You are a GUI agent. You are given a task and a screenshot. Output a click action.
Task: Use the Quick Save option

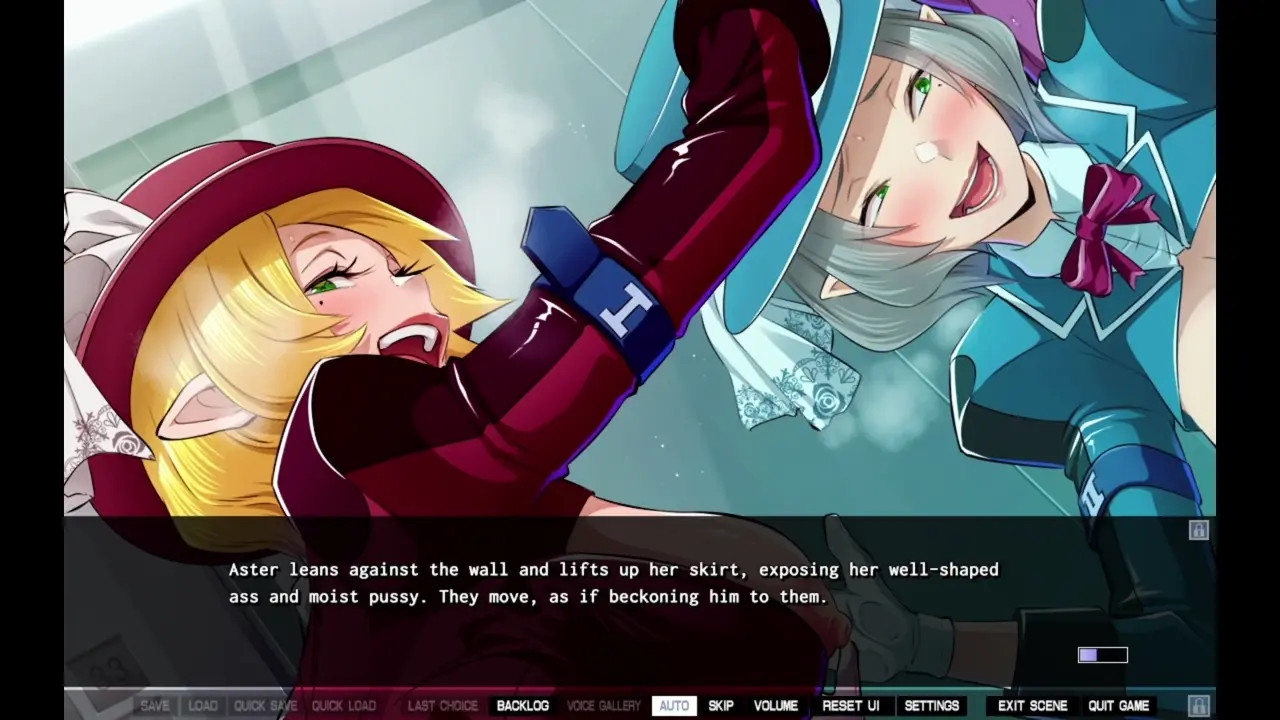click(x=265, y=706)
